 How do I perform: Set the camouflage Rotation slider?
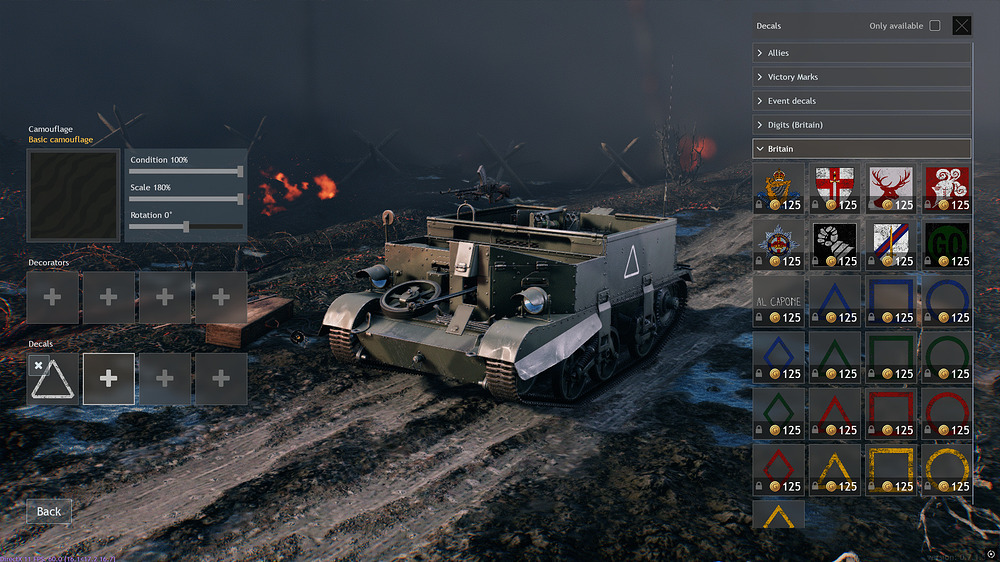pos(185,227)
